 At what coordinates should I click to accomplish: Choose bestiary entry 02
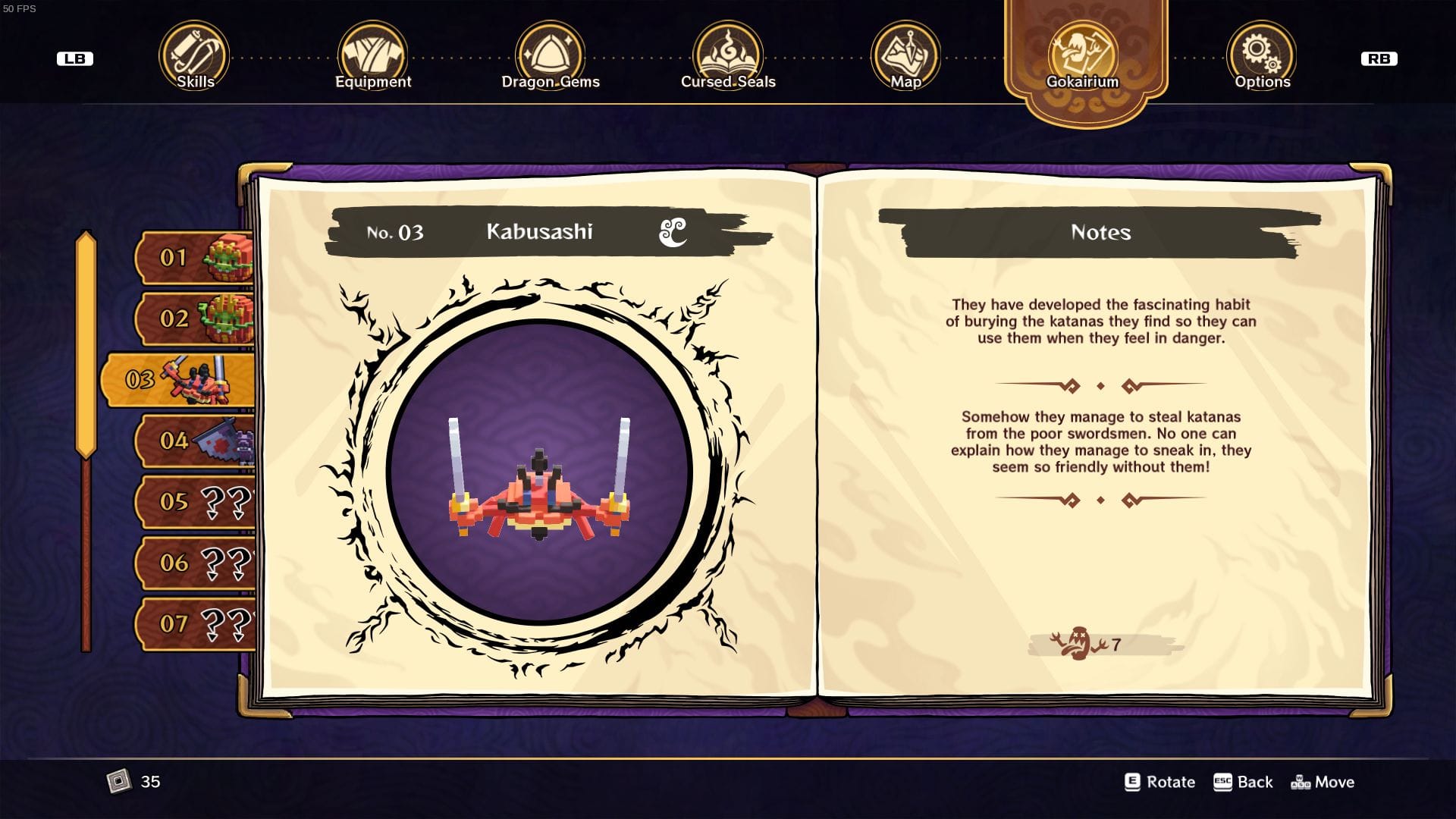coord(196,318)
